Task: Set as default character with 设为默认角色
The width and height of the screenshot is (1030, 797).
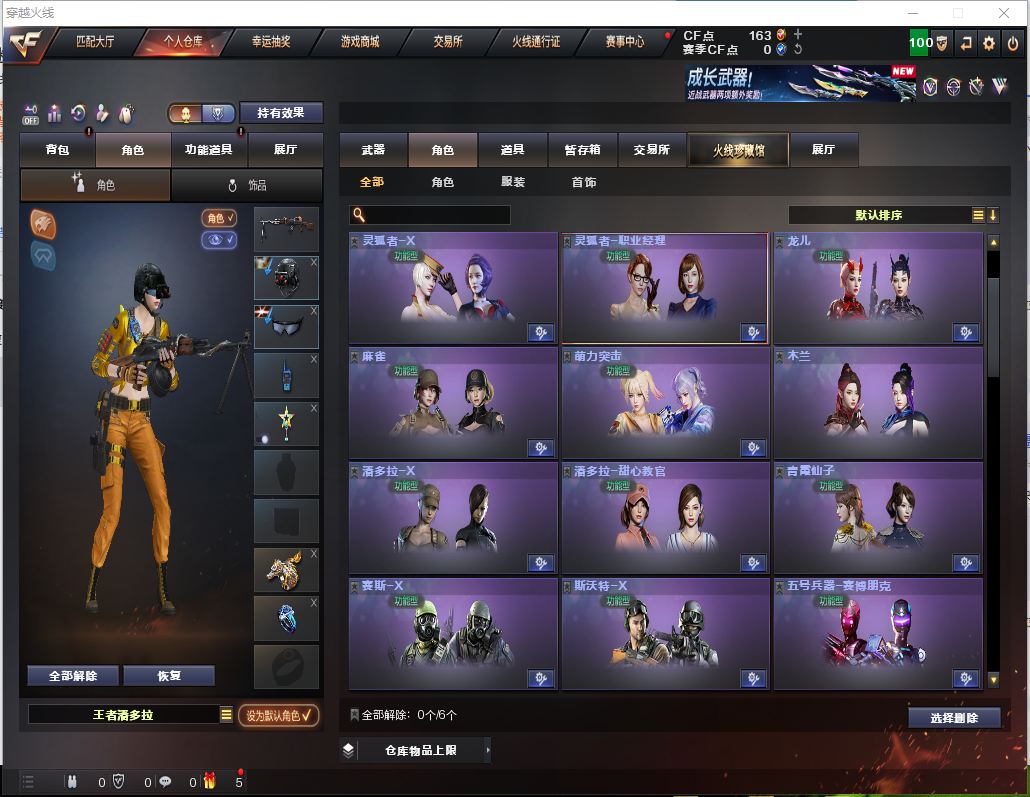Action: [x=279, y=715]
